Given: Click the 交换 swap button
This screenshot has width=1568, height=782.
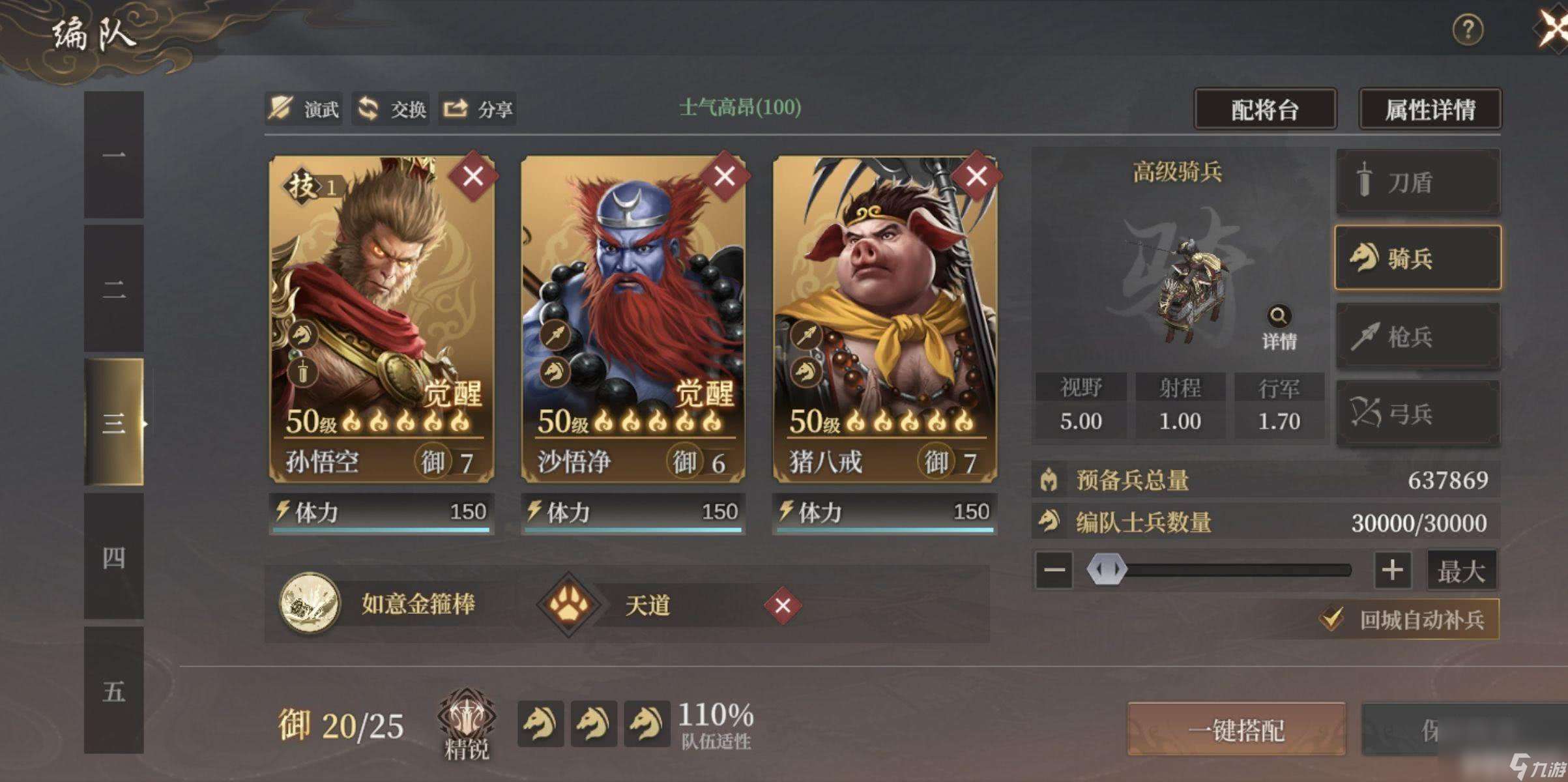Looking at the screenshot, I should click(x=392, y=109).
